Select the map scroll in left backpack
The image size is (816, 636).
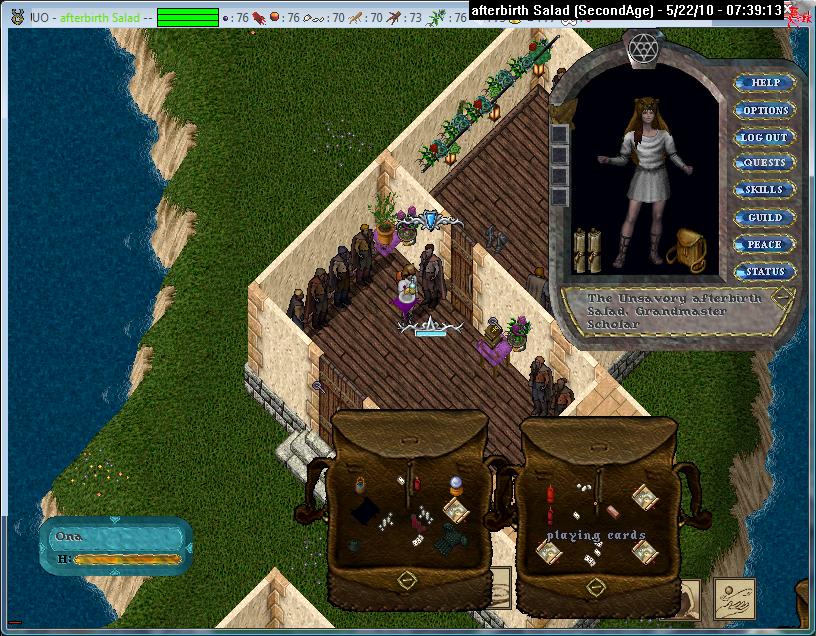tap(456, 511)
